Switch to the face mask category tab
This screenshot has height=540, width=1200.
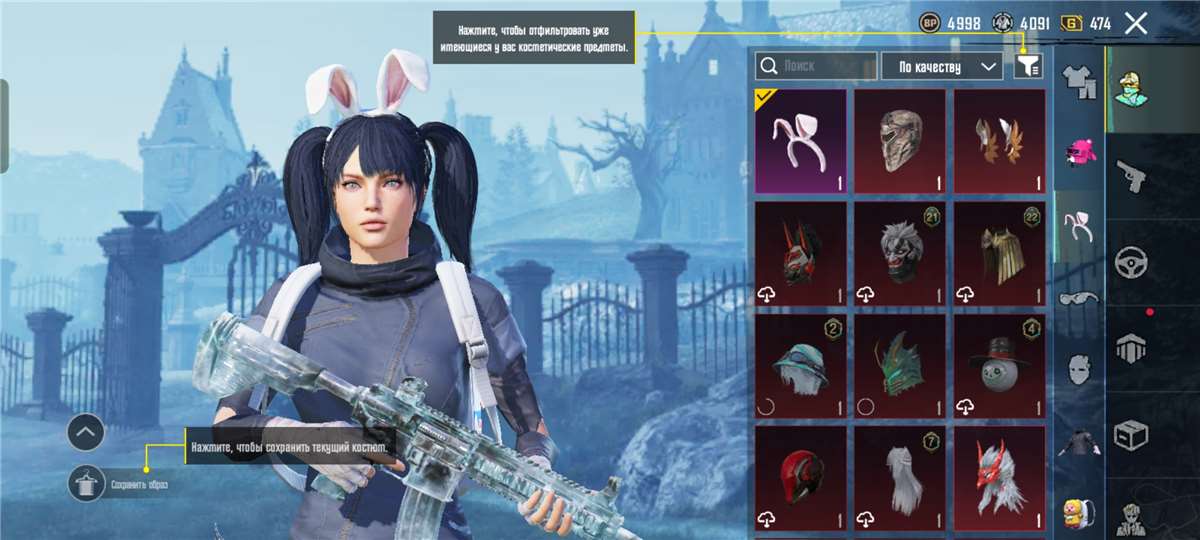pyautogui.click(x=1079, y=368)
